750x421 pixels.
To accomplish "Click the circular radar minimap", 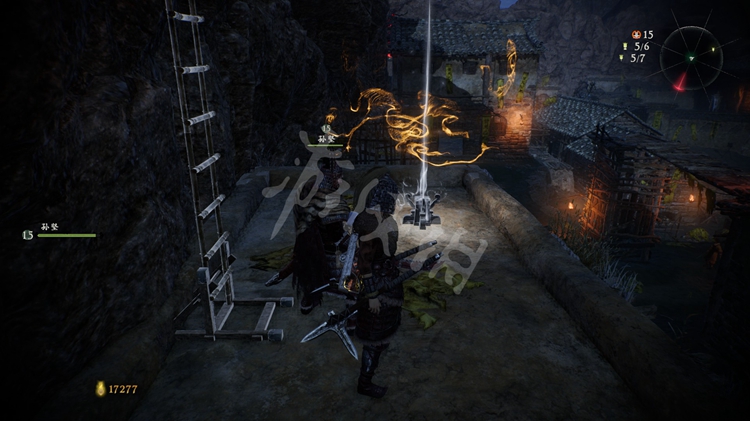I will pos(690,56).
